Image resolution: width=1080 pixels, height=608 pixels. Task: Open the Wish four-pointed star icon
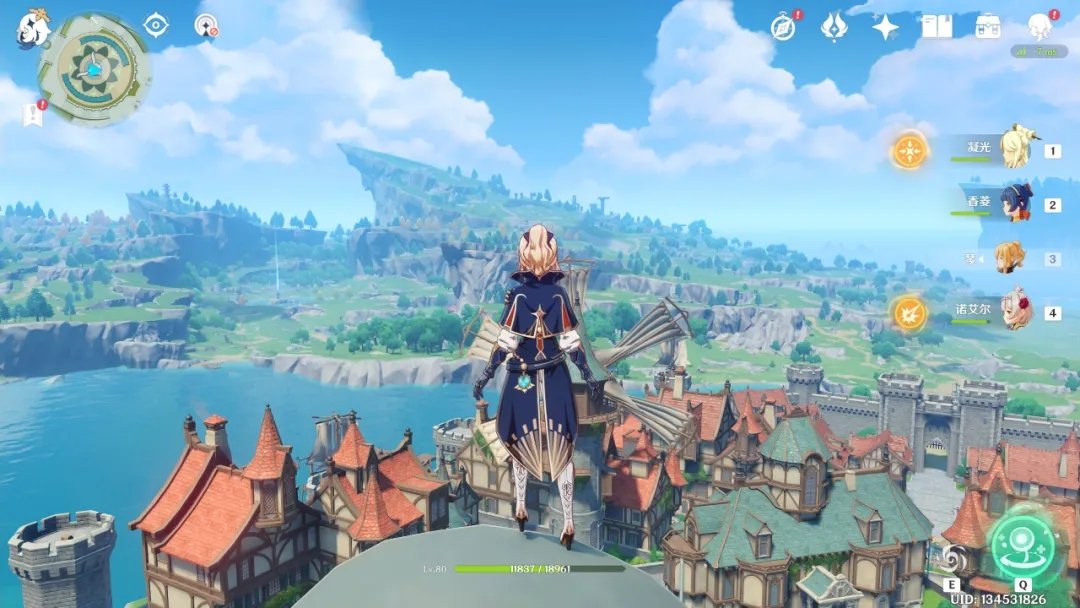pyautogui.click(x=885, y=27)
